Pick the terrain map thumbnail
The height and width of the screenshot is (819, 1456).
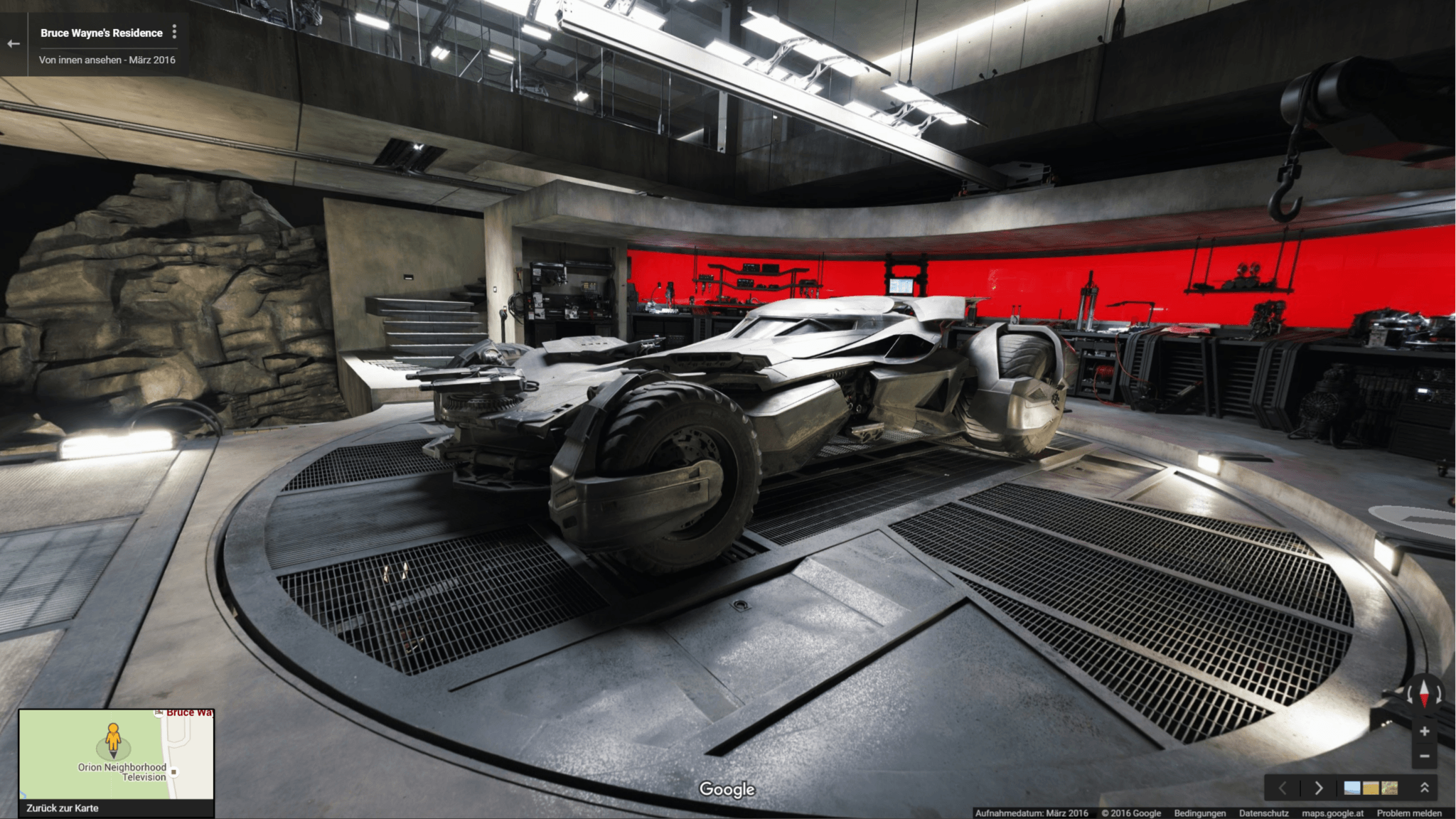pyautogui.click(x=1389, y=788)
